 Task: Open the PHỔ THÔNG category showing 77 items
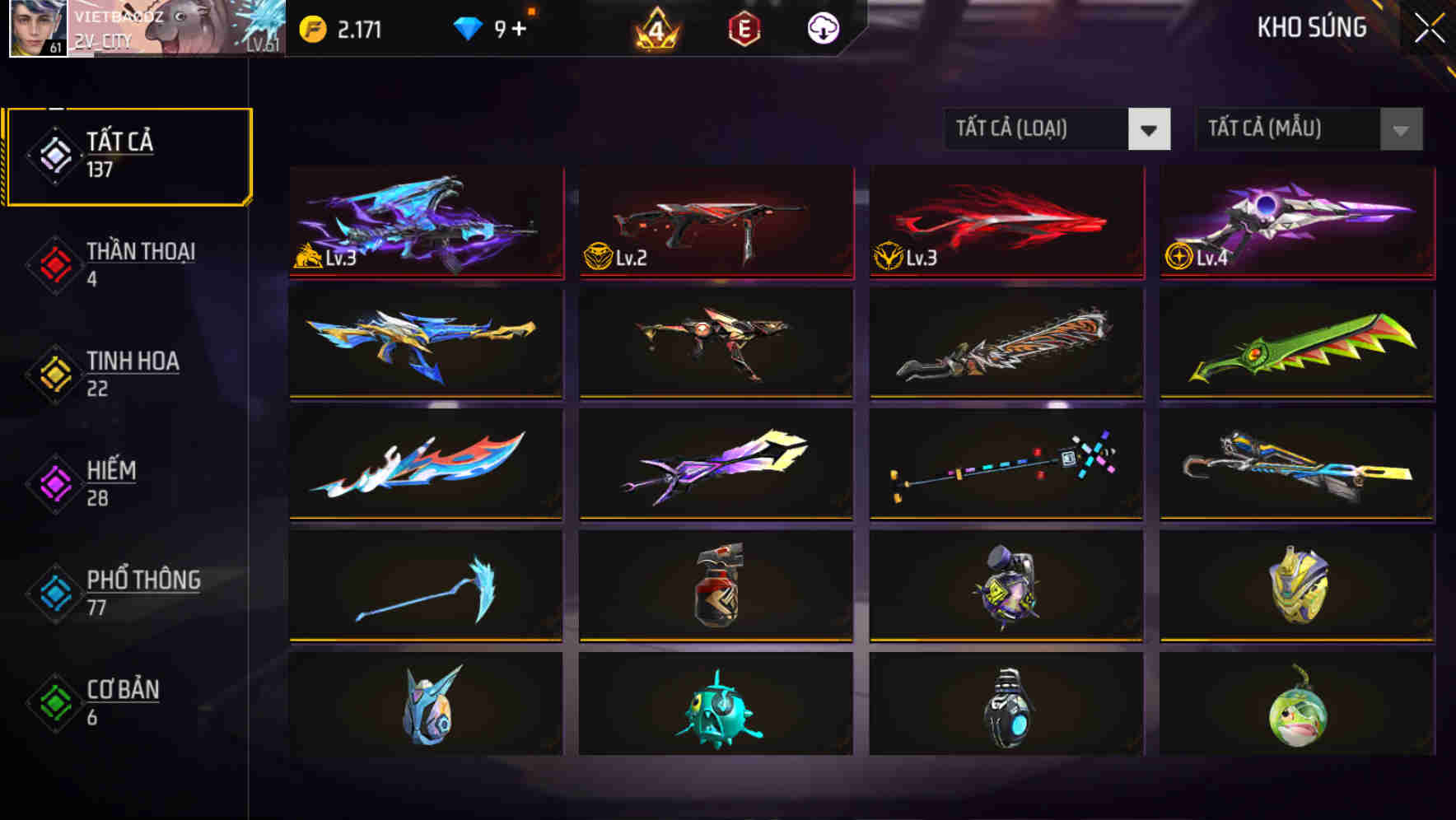point(142,593)
